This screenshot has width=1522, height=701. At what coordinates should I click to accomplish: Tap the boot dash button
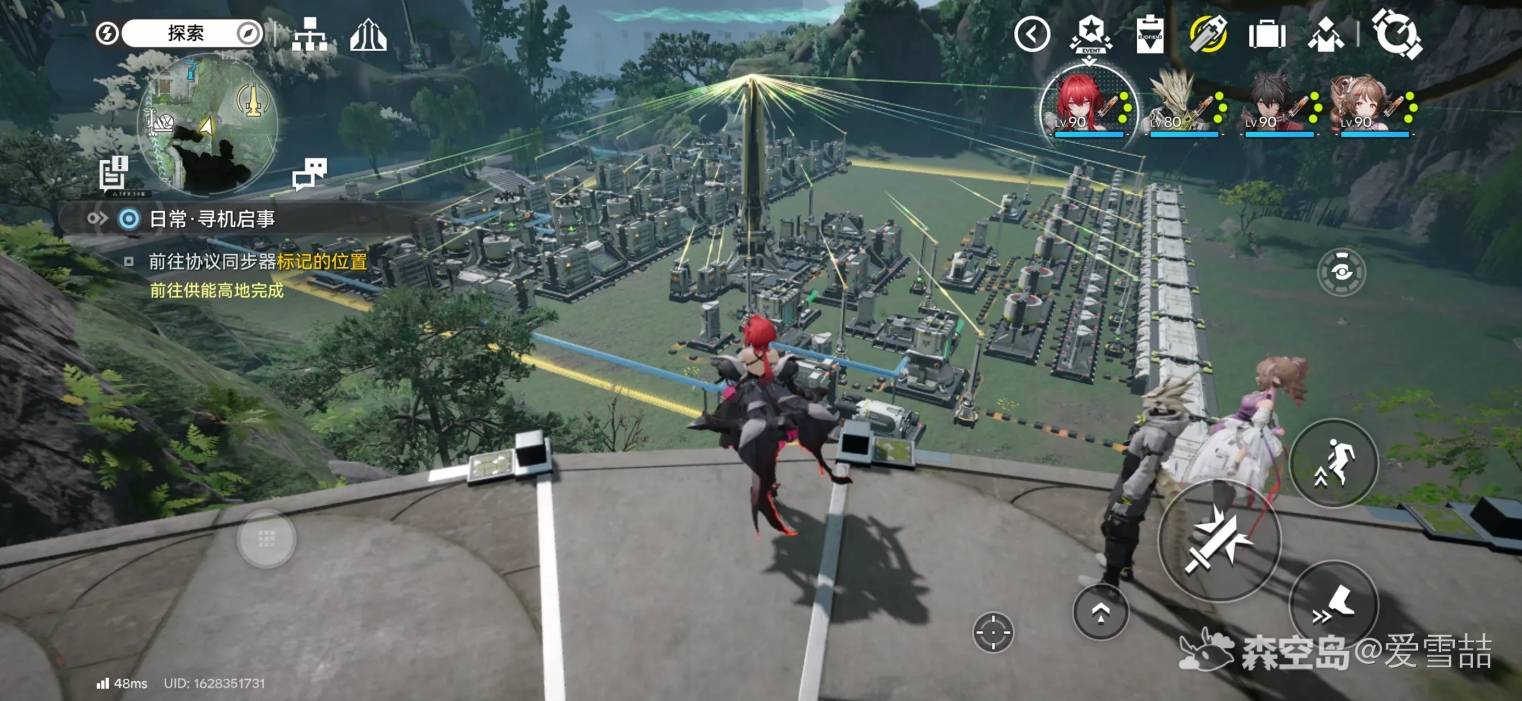click(1333, 603)
